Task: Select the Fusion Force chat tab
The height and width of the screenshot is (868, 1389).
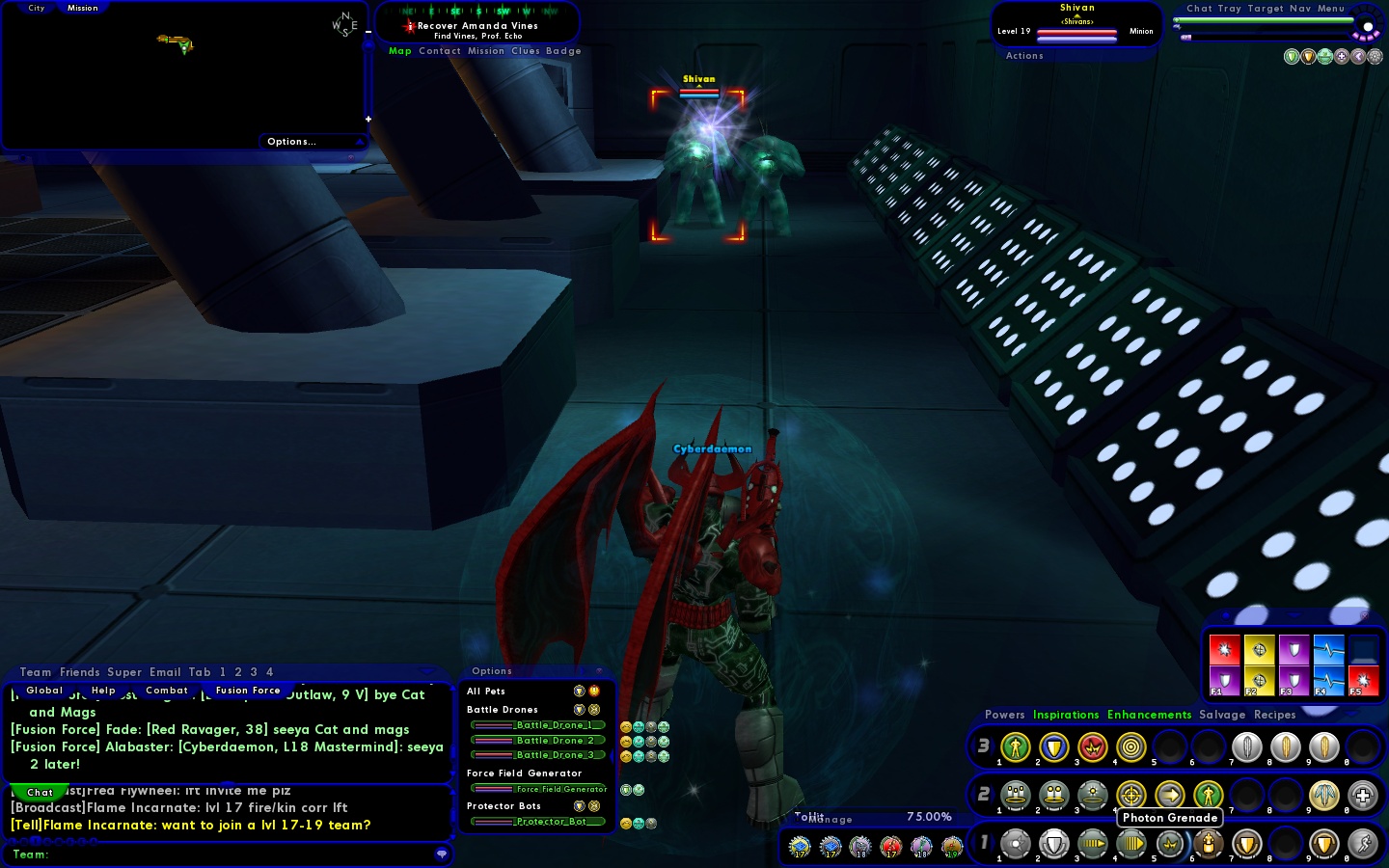Action: click(x=248, y=691)
